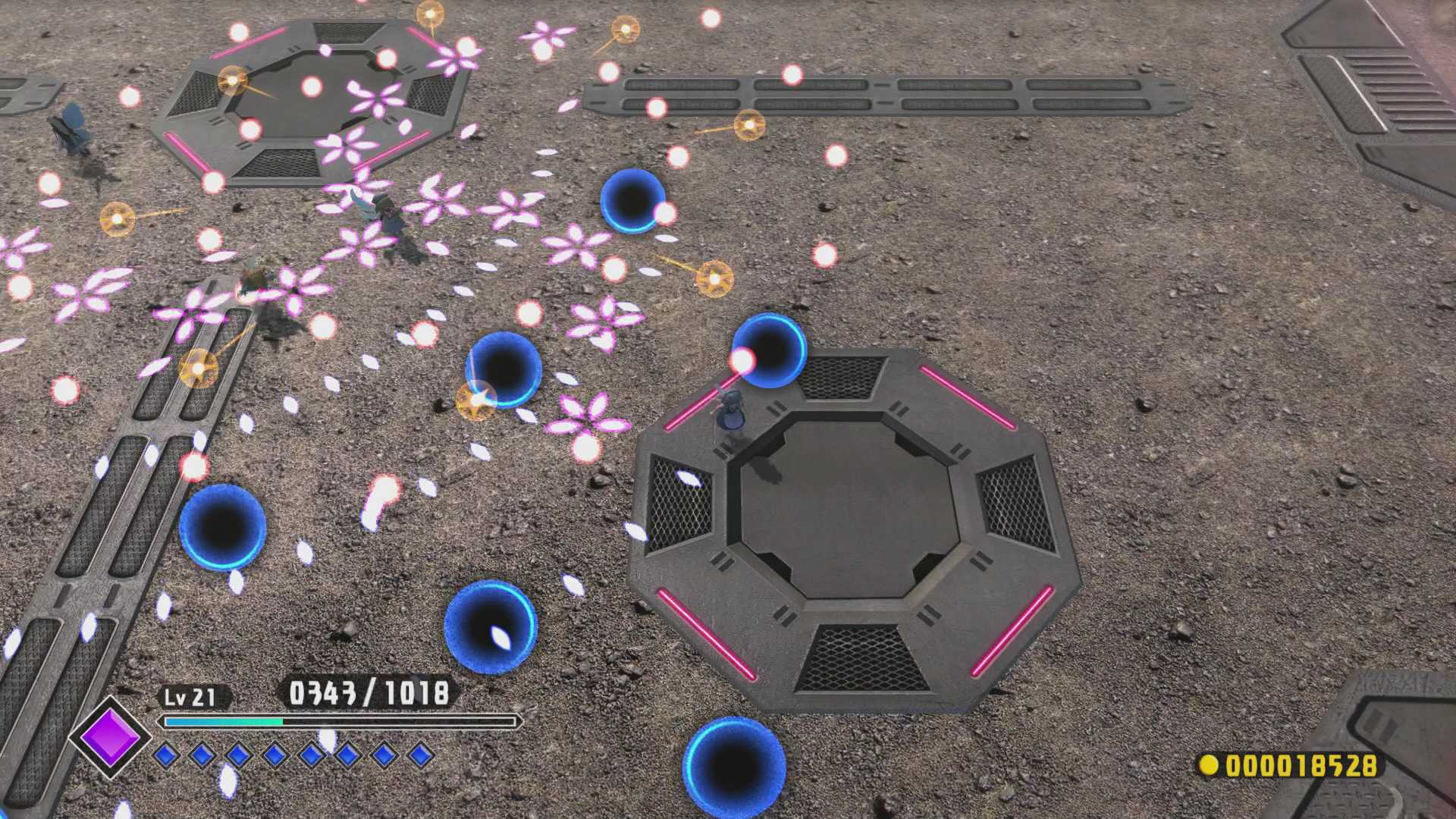Click the blue-ringed void near the bottom rail
The width and height of the screenshot is (1456, 819).
[222, 529]
